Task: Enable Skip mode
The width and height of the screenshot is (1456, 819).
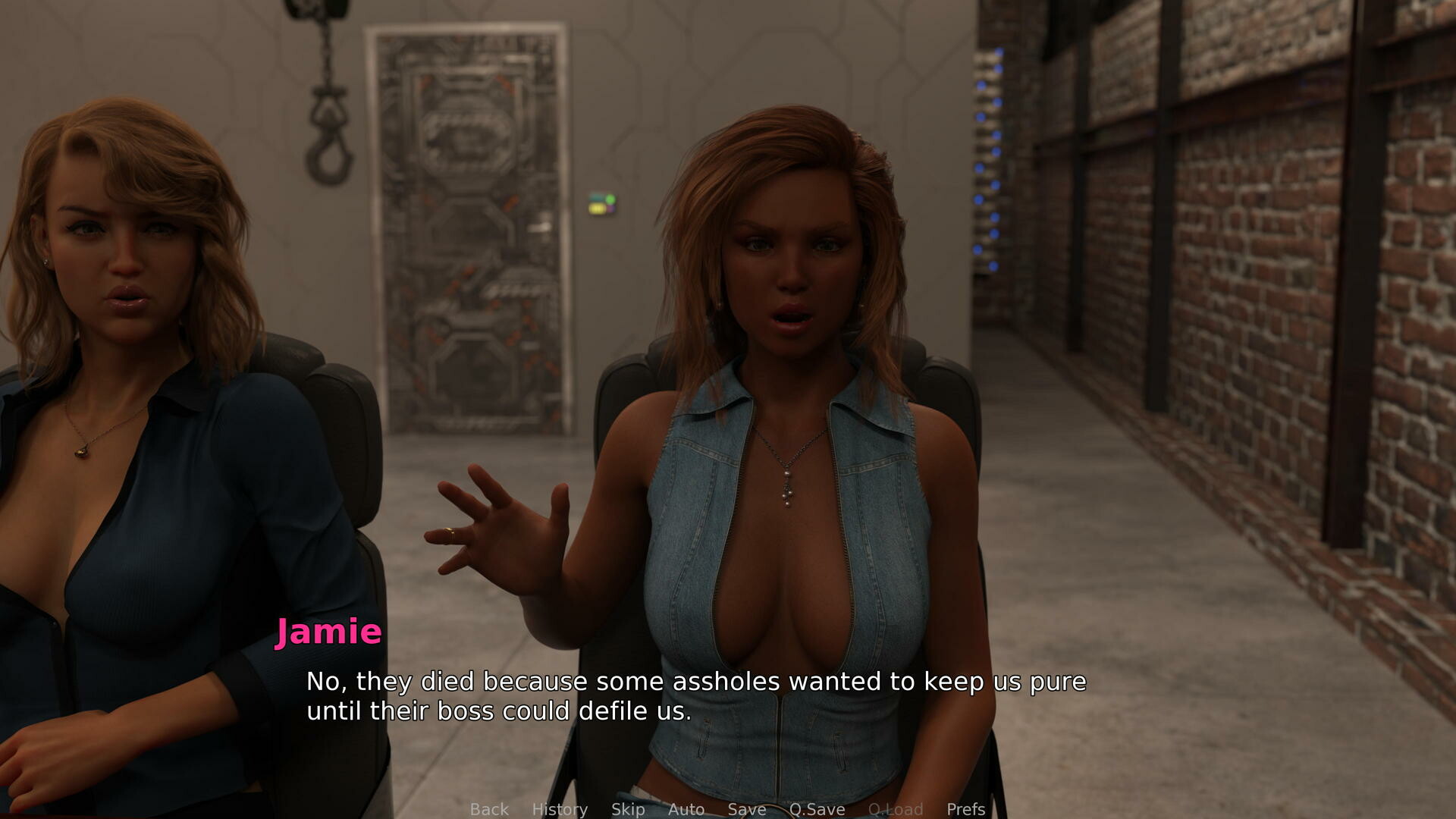Action: [628, 809]
